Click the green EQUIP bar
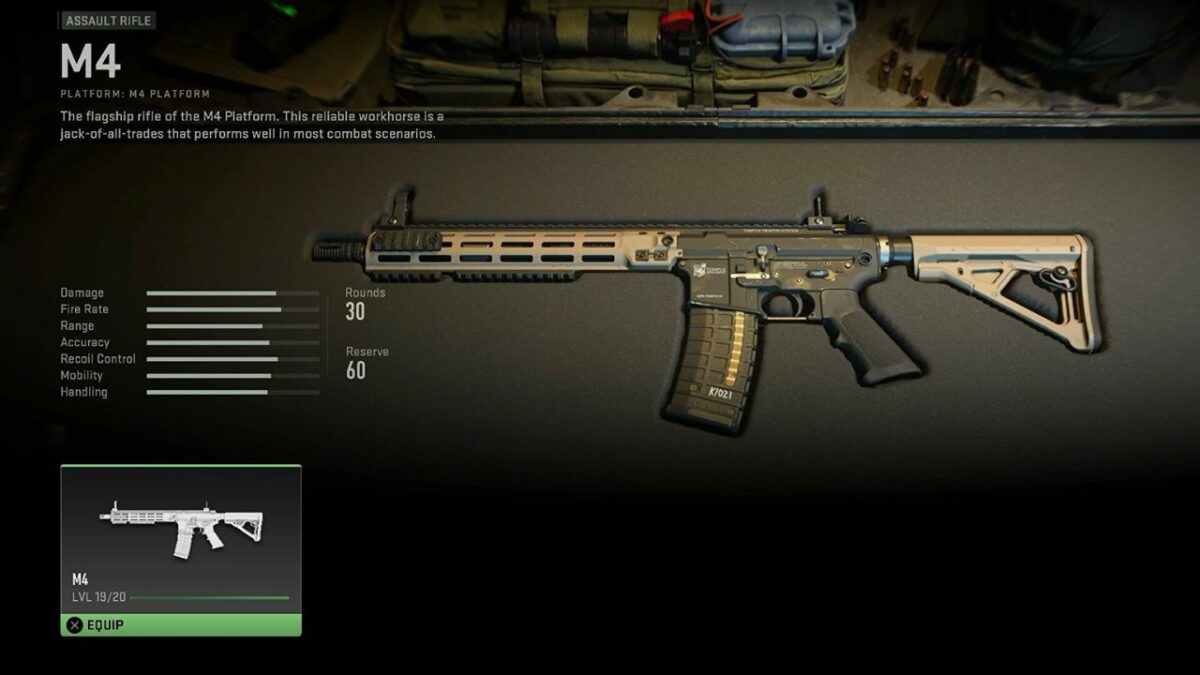This screenshot has height=675, width=1200. pyautogui.click(x=180, y=625)
